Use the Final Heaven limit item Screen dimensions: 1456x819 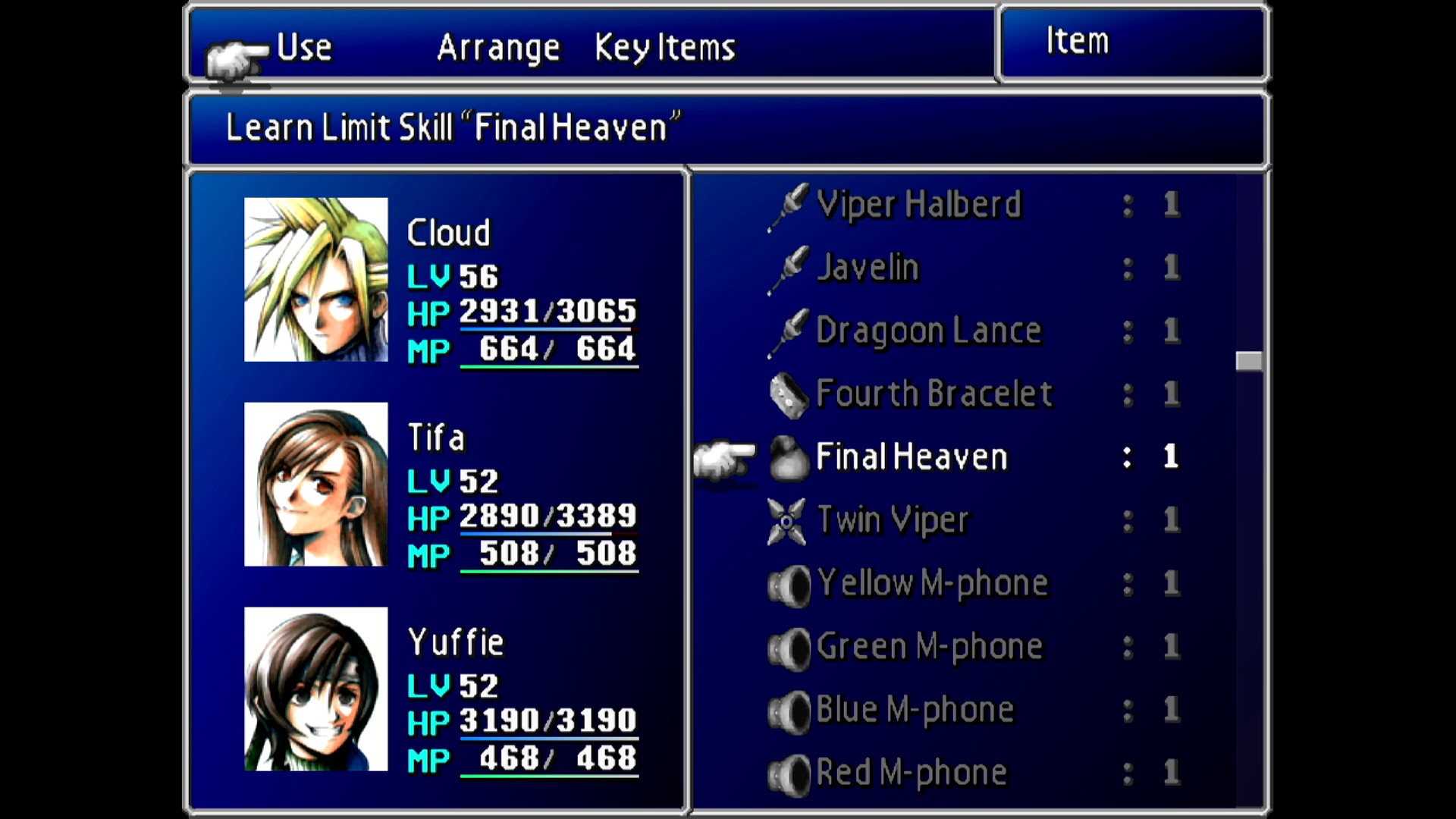point(911,457)
